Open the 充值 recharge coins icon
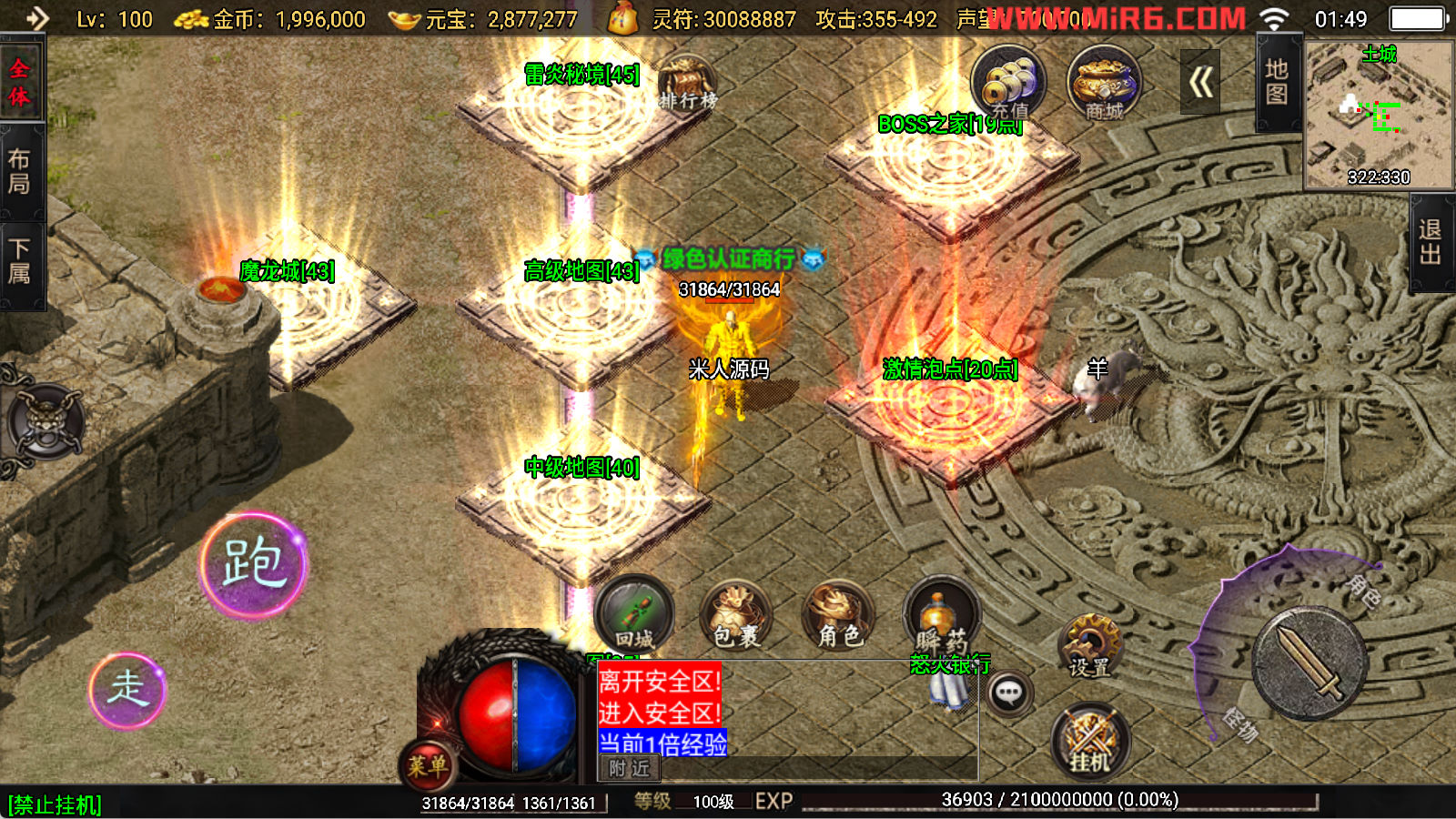 tap(1008, 84)
